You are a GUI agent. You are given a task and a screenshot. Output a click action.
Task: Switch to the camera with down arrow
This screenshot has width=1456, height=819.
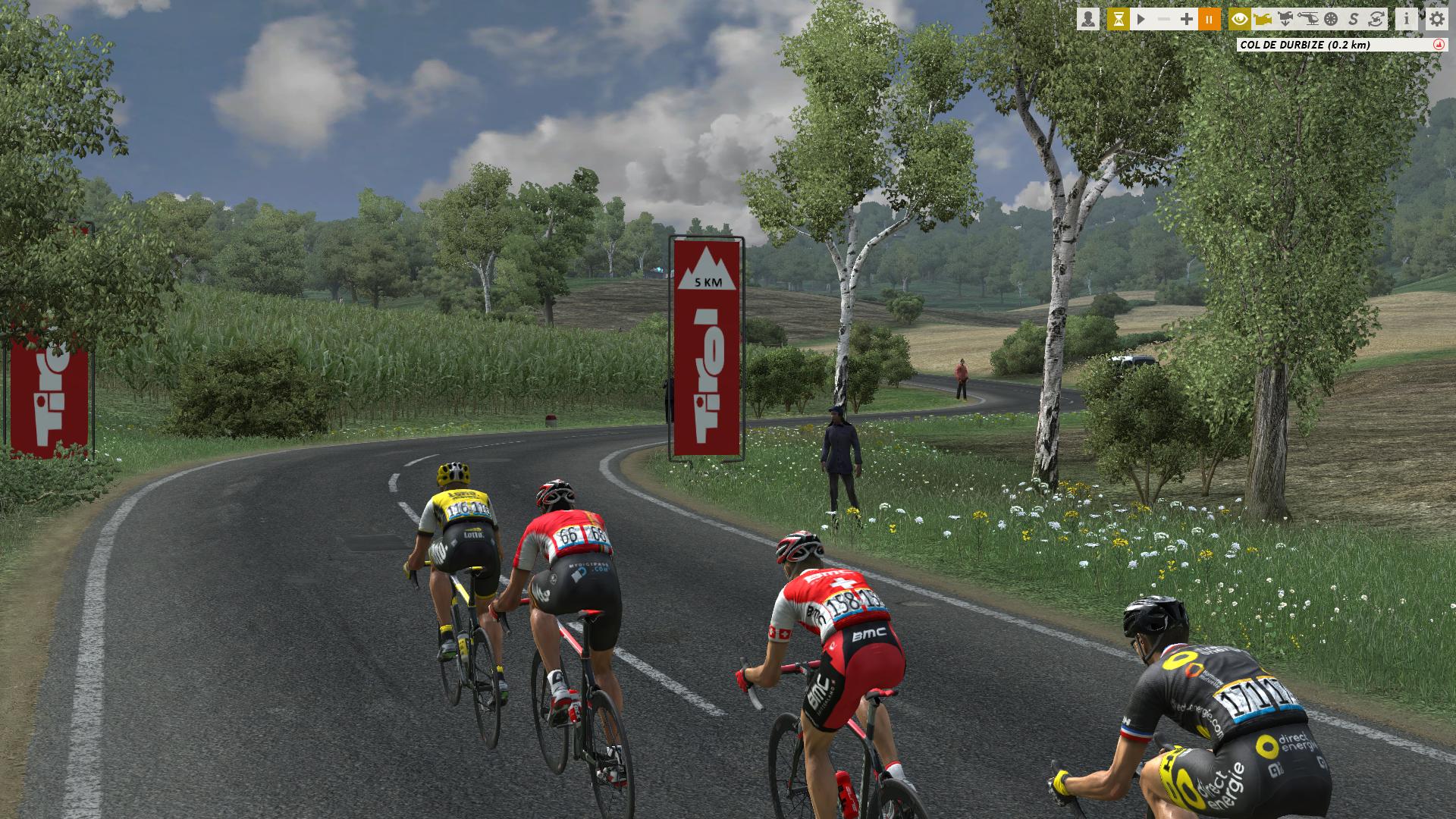[x=1285, y=19]
